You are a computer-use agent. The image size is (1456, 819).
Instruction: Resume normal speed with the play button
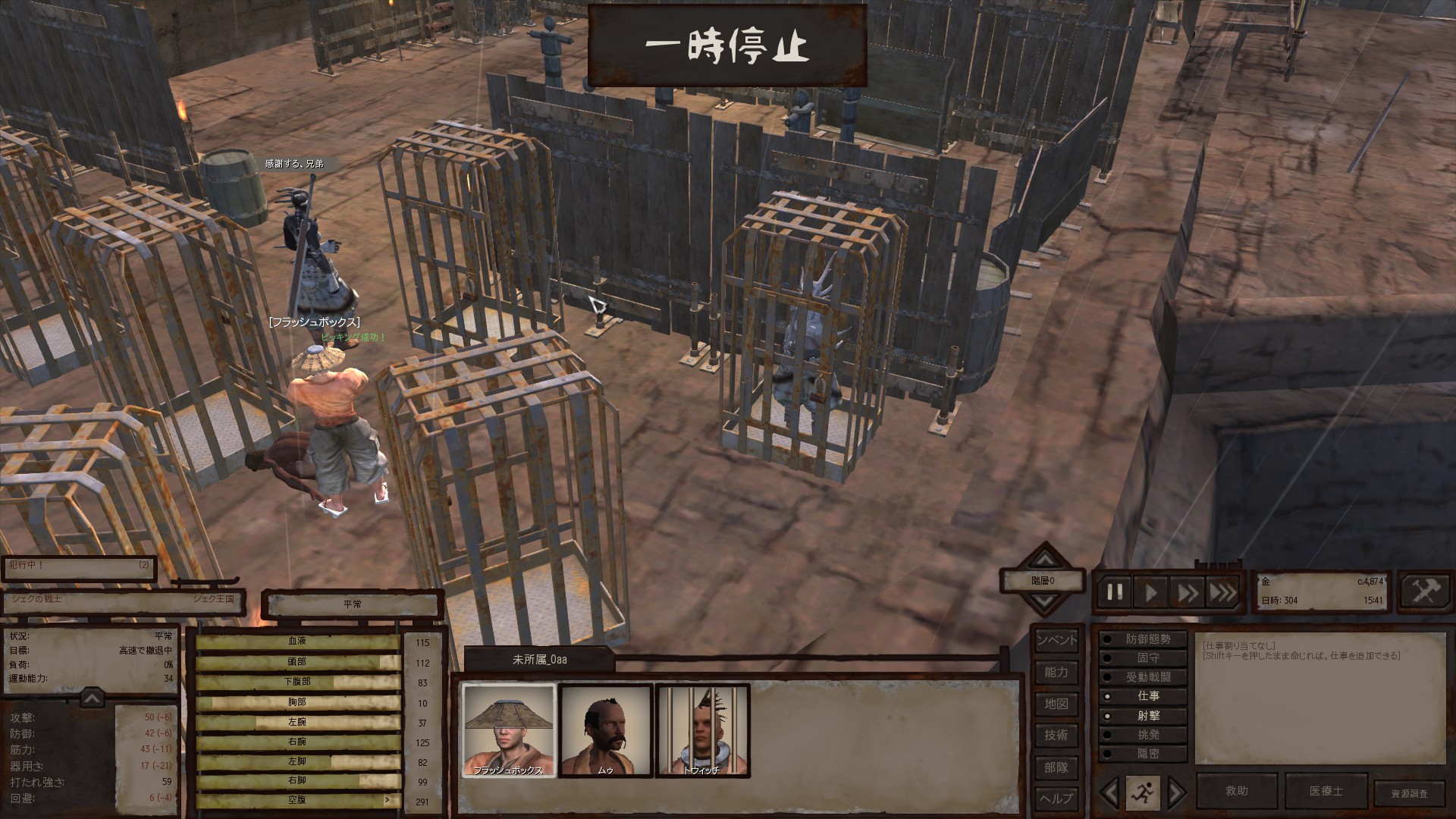tap(1151, 592)
